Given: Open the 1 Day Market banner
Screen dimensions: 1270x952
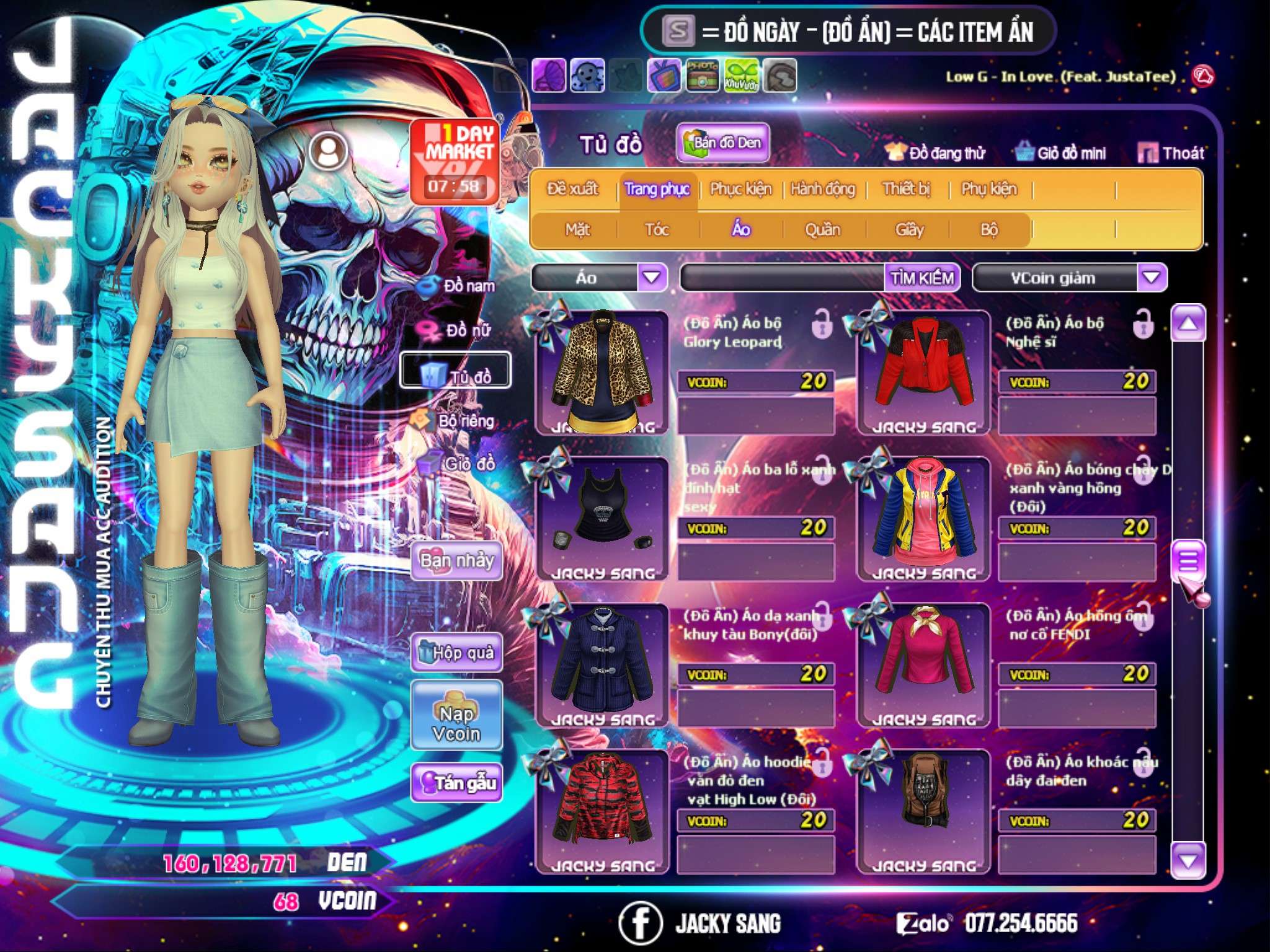Looking at the screenshot, I should coord(455,161).
